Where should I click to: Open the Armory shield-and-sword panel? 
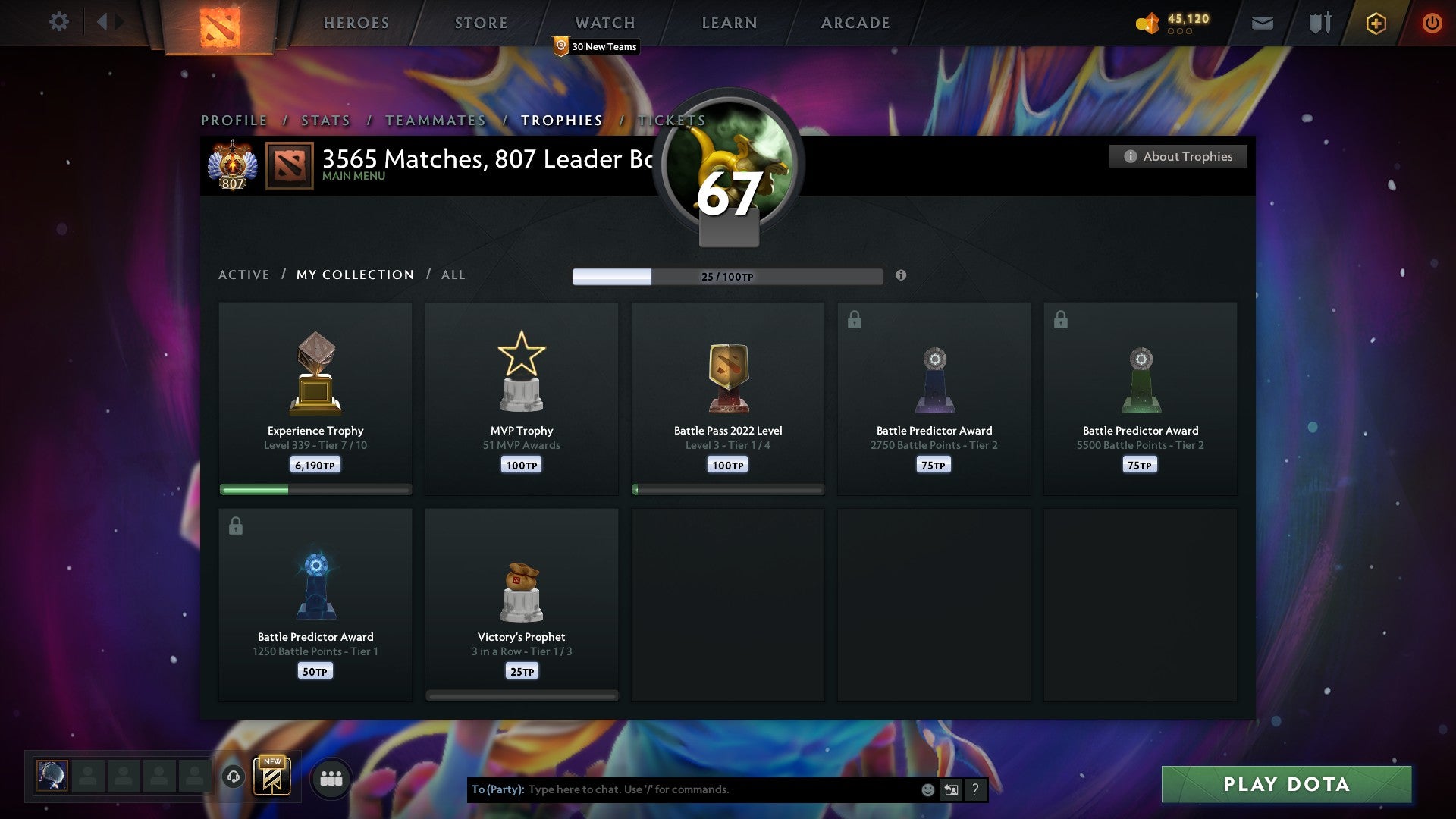coord(1319,23)
